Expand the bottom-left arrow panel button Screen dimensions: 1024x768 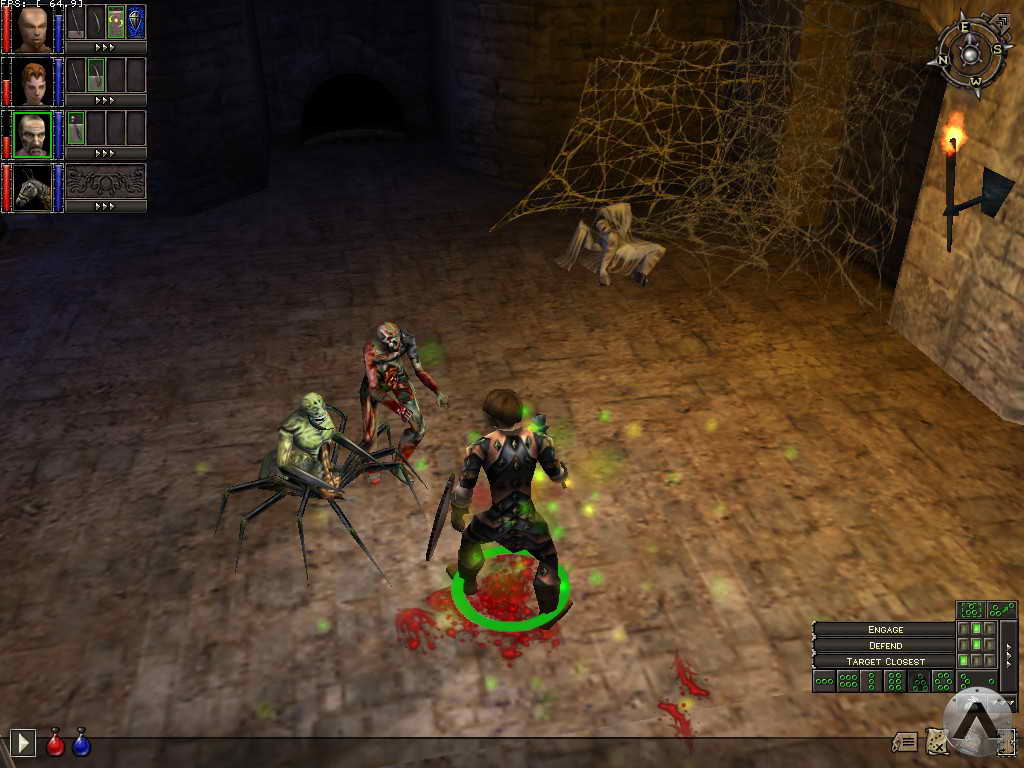click(23, 742)
